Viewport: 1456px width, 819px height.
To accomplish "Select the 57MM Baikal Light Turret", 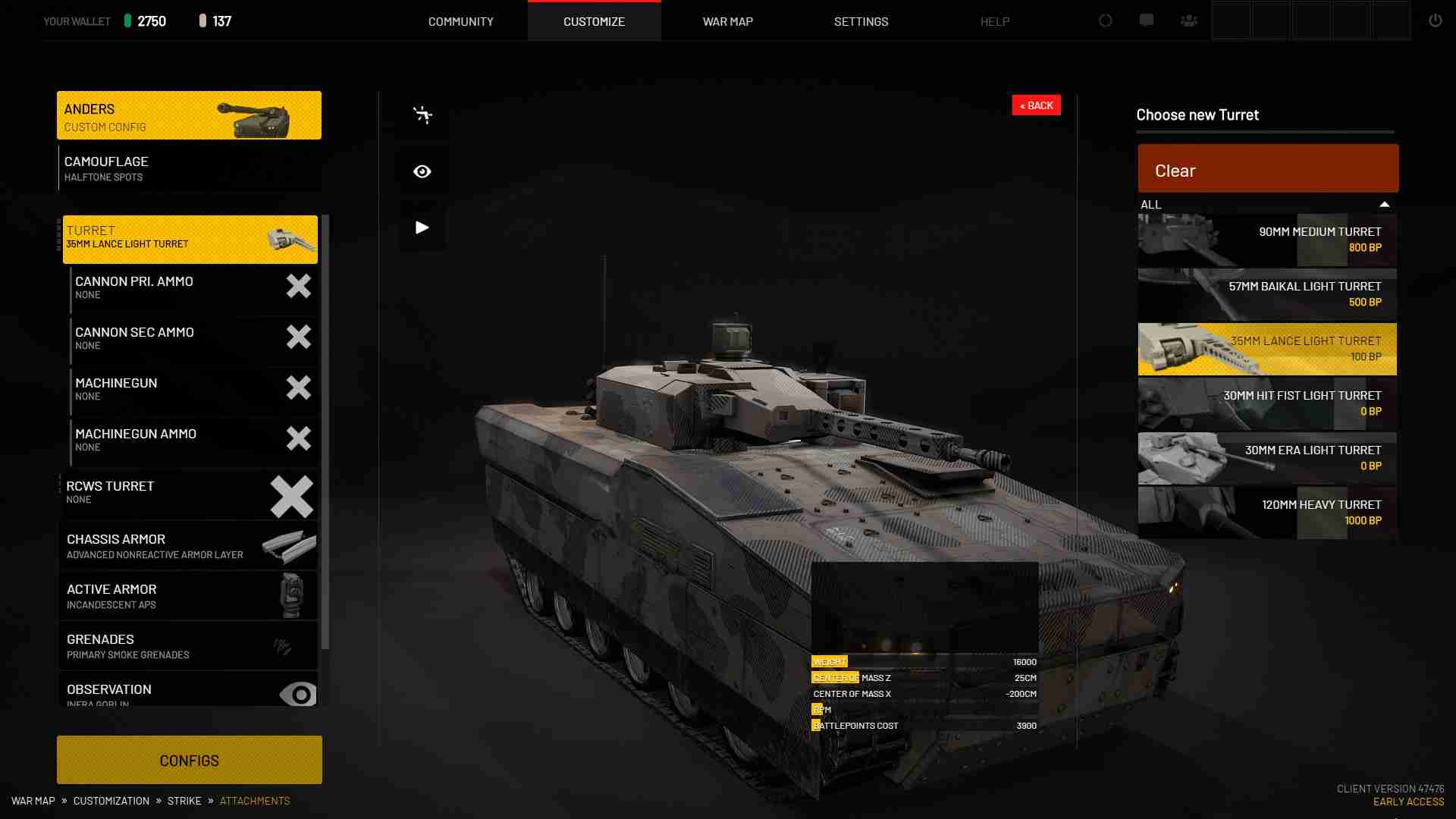I will (1266, 294).
